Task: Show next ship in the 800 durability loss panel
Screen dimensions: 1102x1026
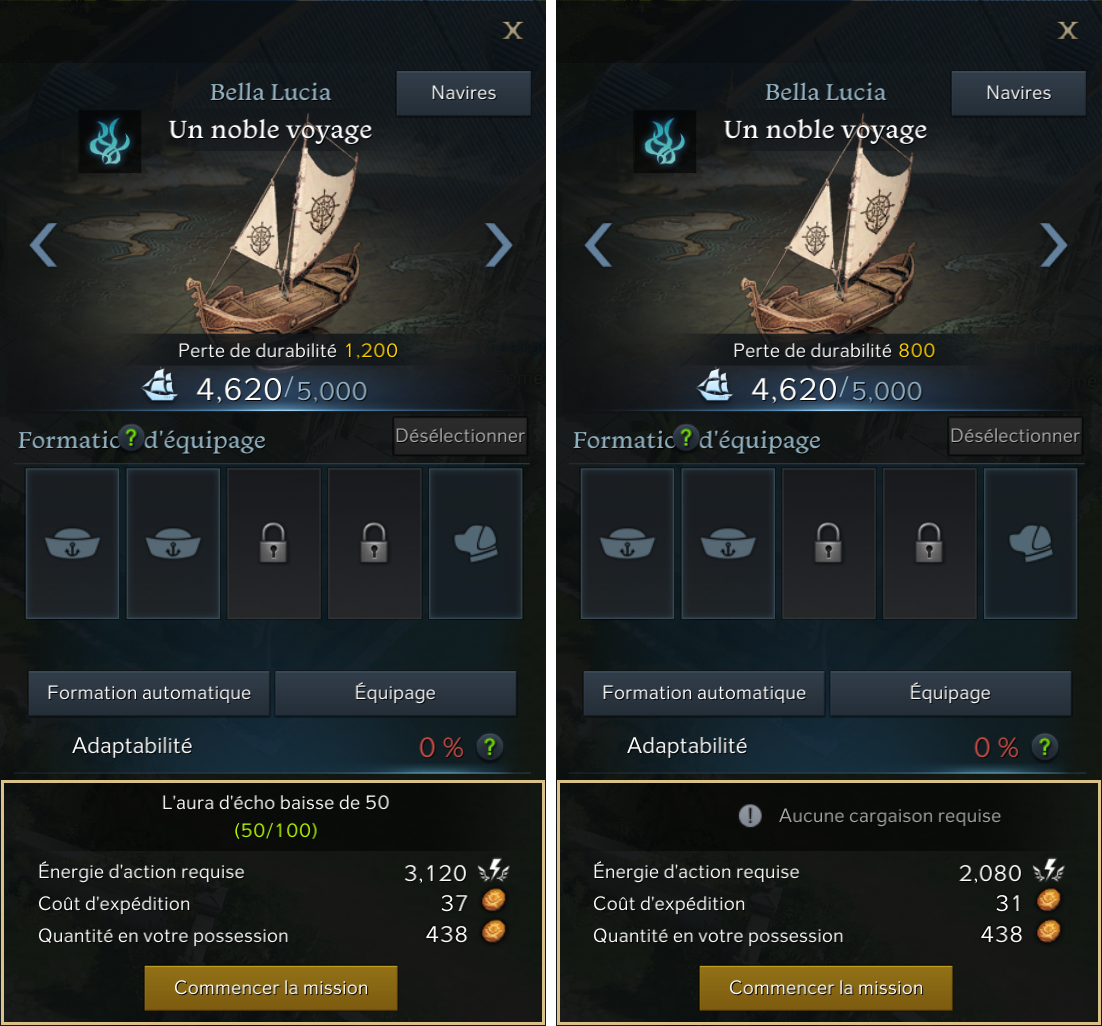Action: (x=1053, y=245)
